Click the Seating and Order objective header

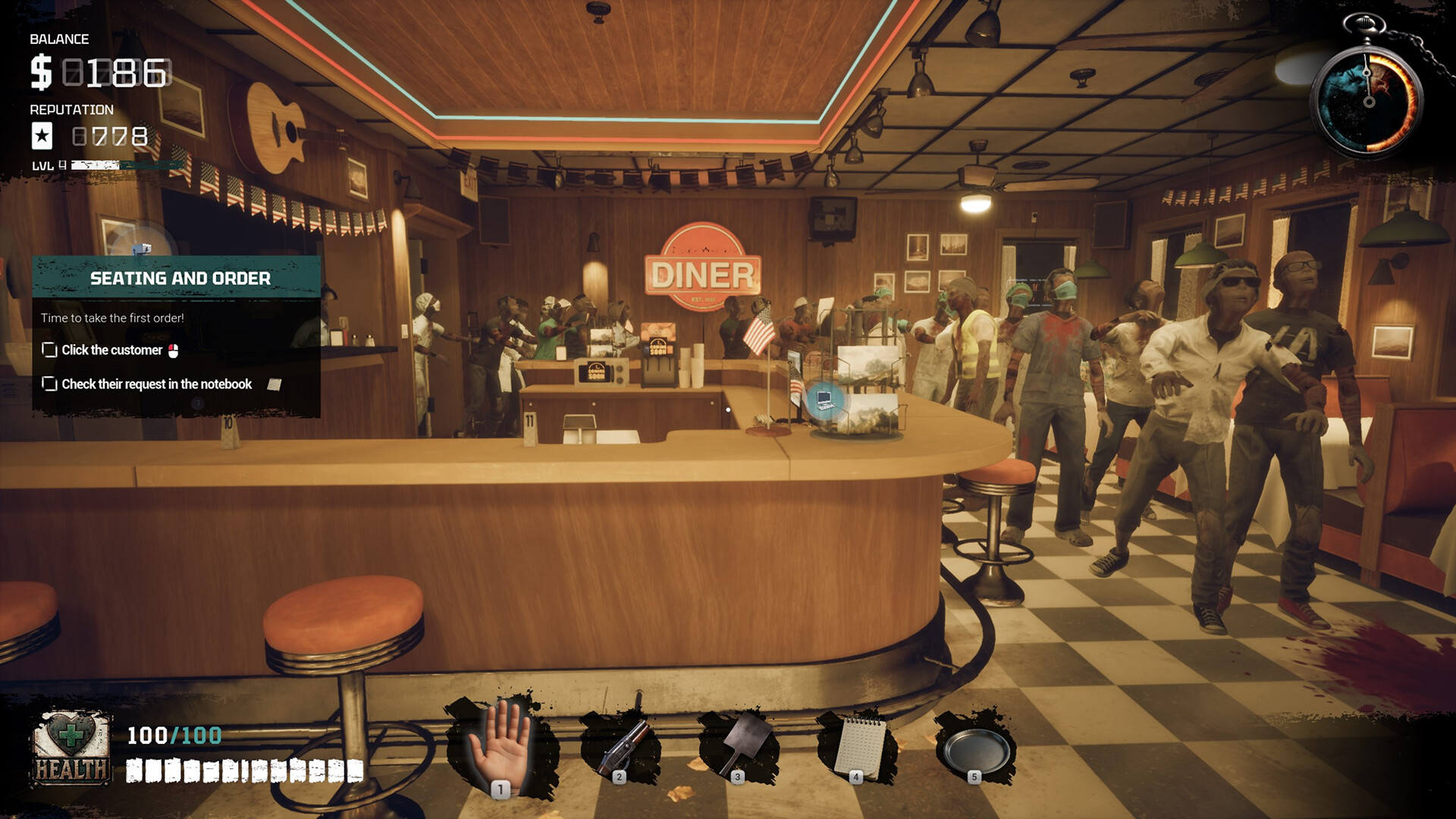180,278
